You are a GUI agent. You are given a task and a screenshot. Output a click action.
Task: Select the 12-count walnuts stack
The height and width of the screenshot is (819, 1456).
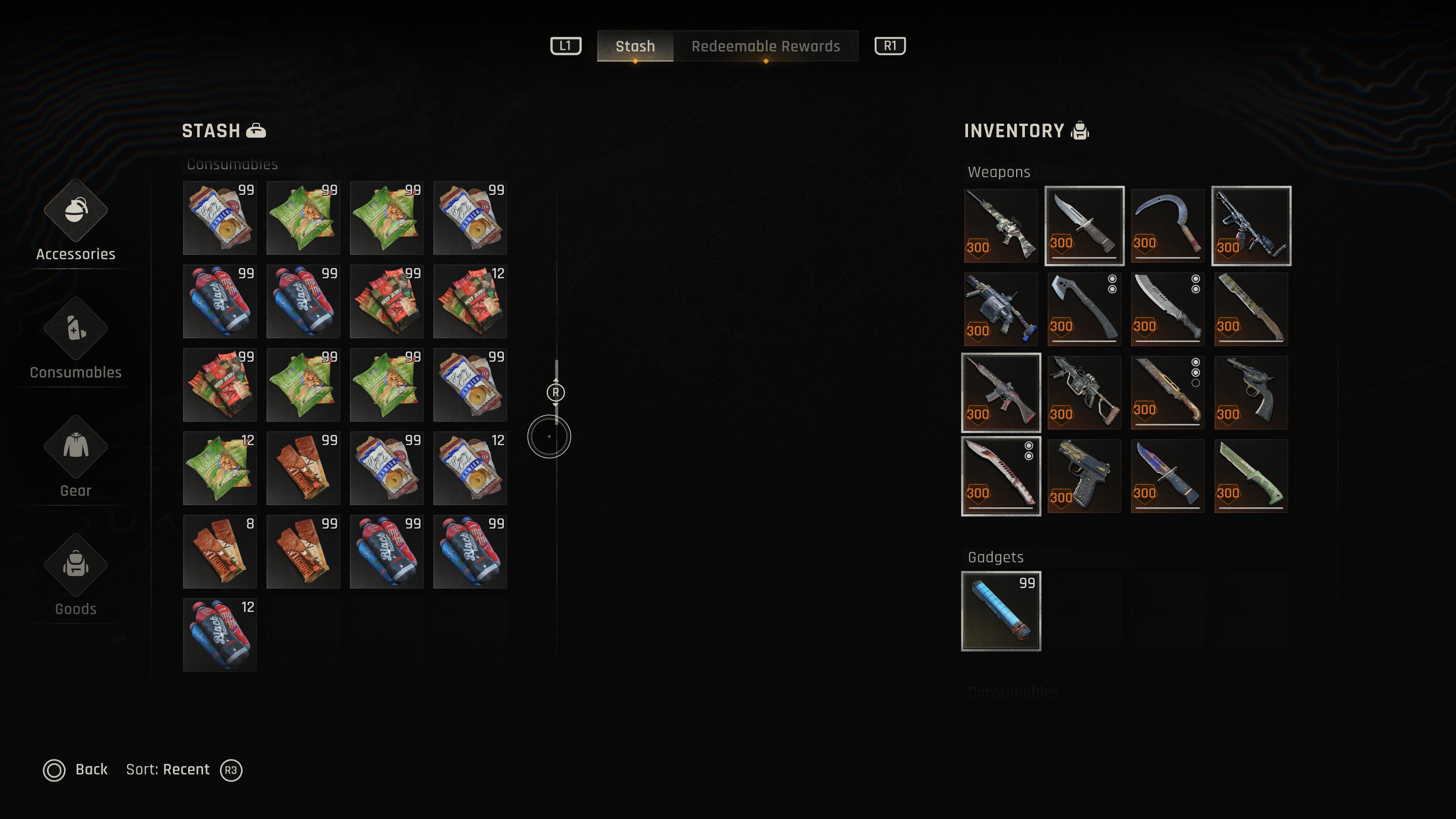(x=220, y=468)
